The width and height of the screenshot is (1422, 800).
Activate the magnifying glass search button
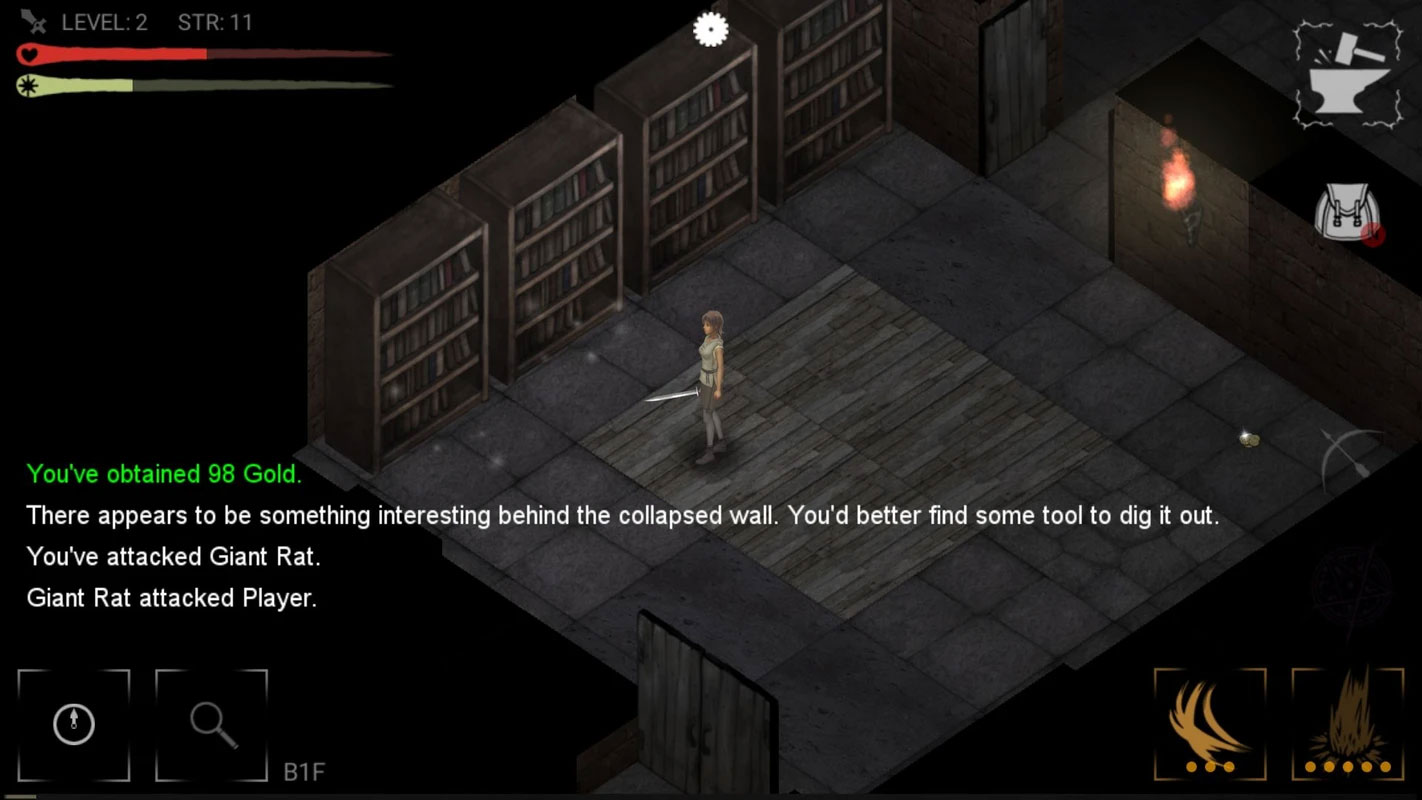(x=212, y=724)
